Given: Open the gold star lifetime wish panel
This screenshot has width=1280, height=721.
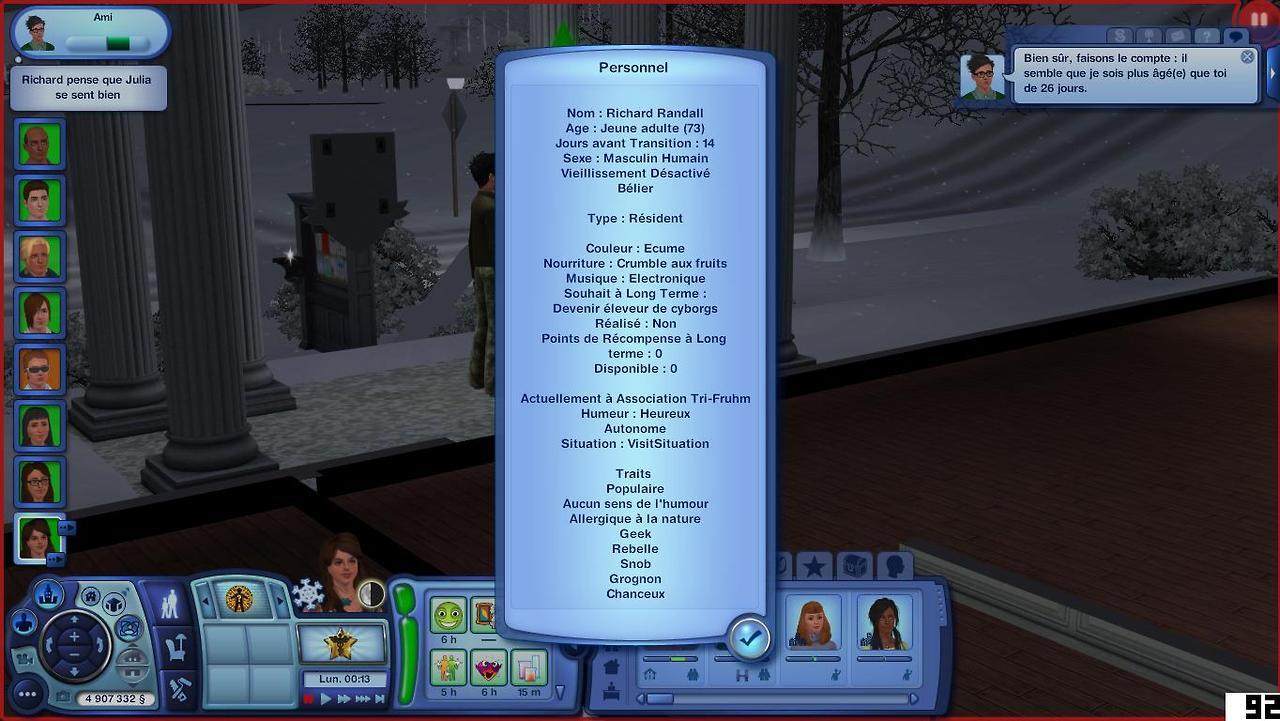Looking at the screenshot, I should click(x=343, y=642).
